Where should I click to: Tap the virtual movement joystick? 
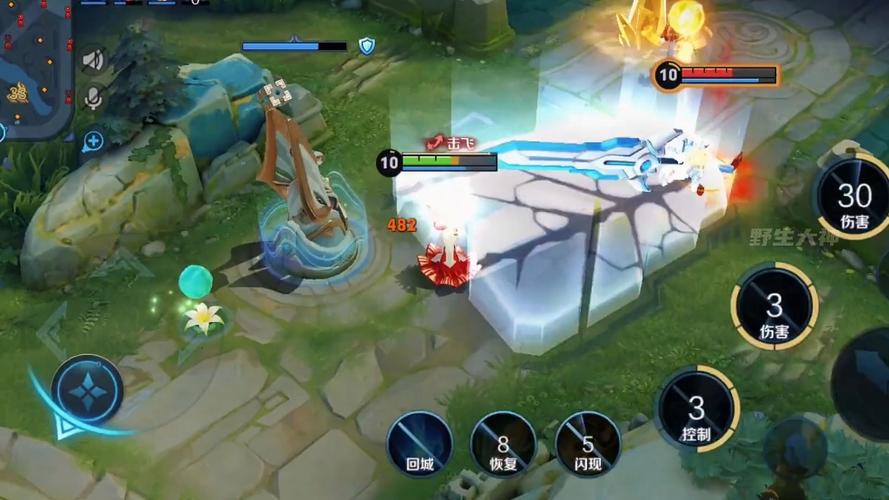[x=88, y=393]
